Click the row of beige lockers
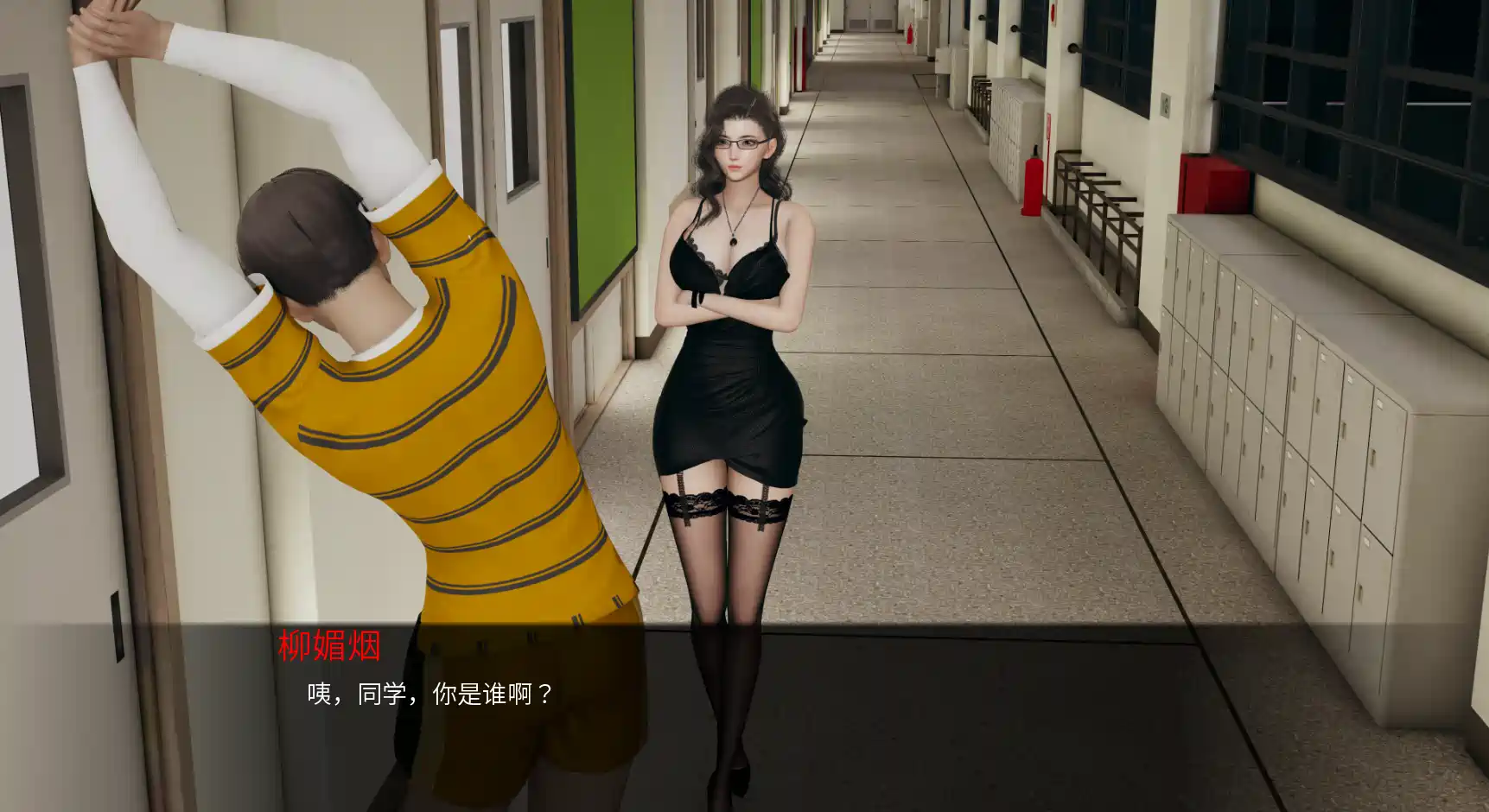This screenshot has height=812, width=1489. click(1279, 389)
